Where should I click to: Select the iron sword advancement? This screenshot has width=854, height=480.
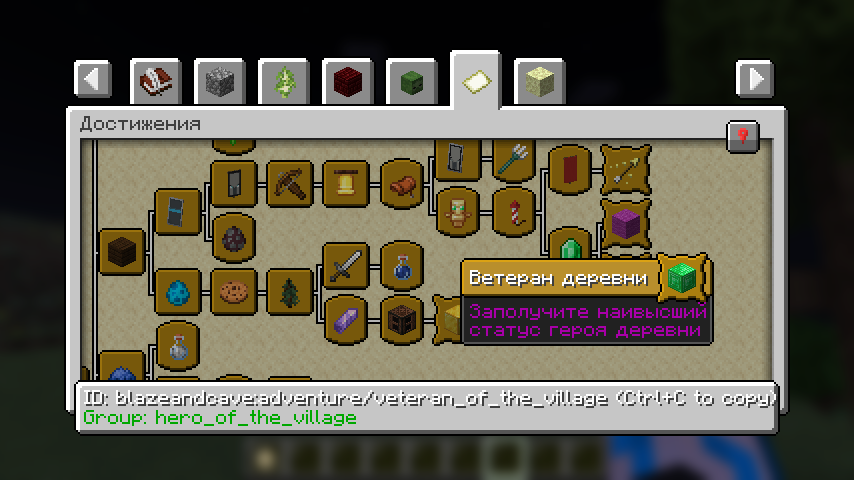point(346,264)
